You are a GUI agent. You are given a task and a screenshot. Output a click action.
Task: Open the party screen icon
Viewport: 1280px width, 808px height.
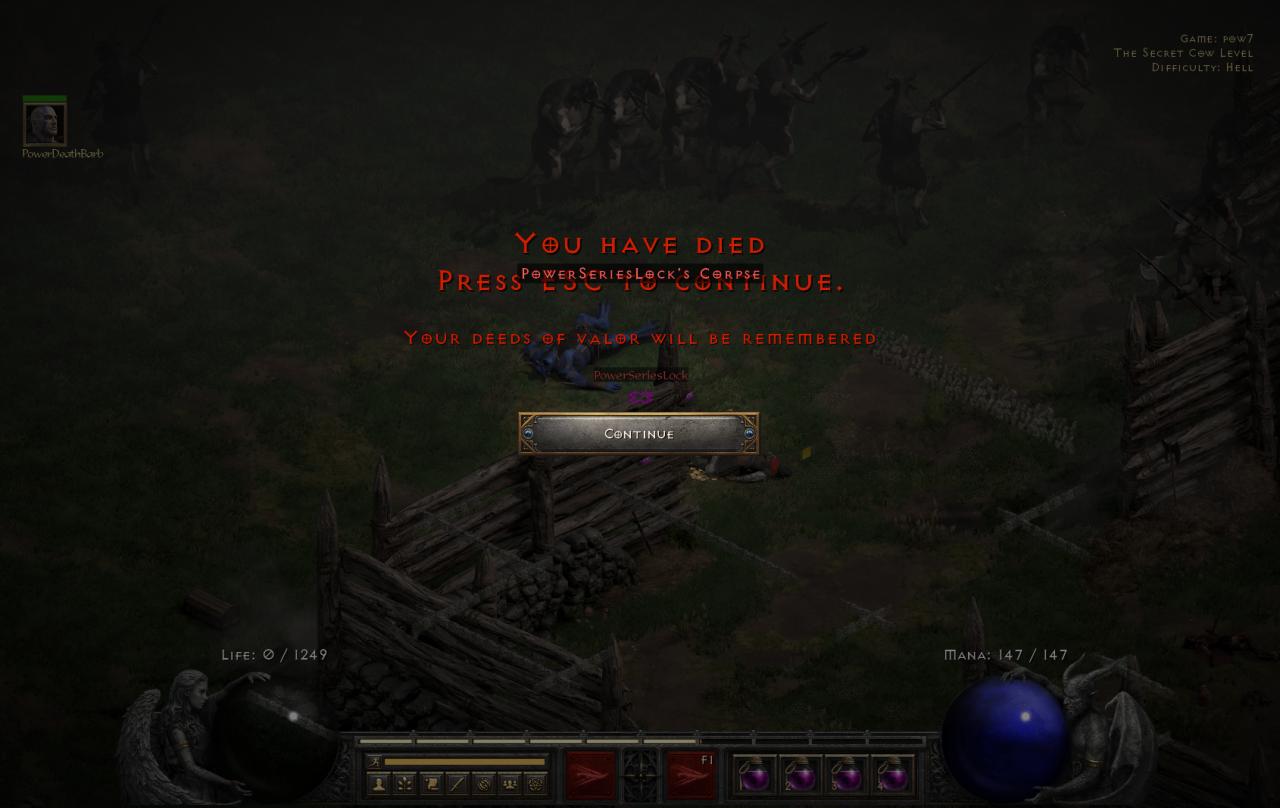pos(511,785)
